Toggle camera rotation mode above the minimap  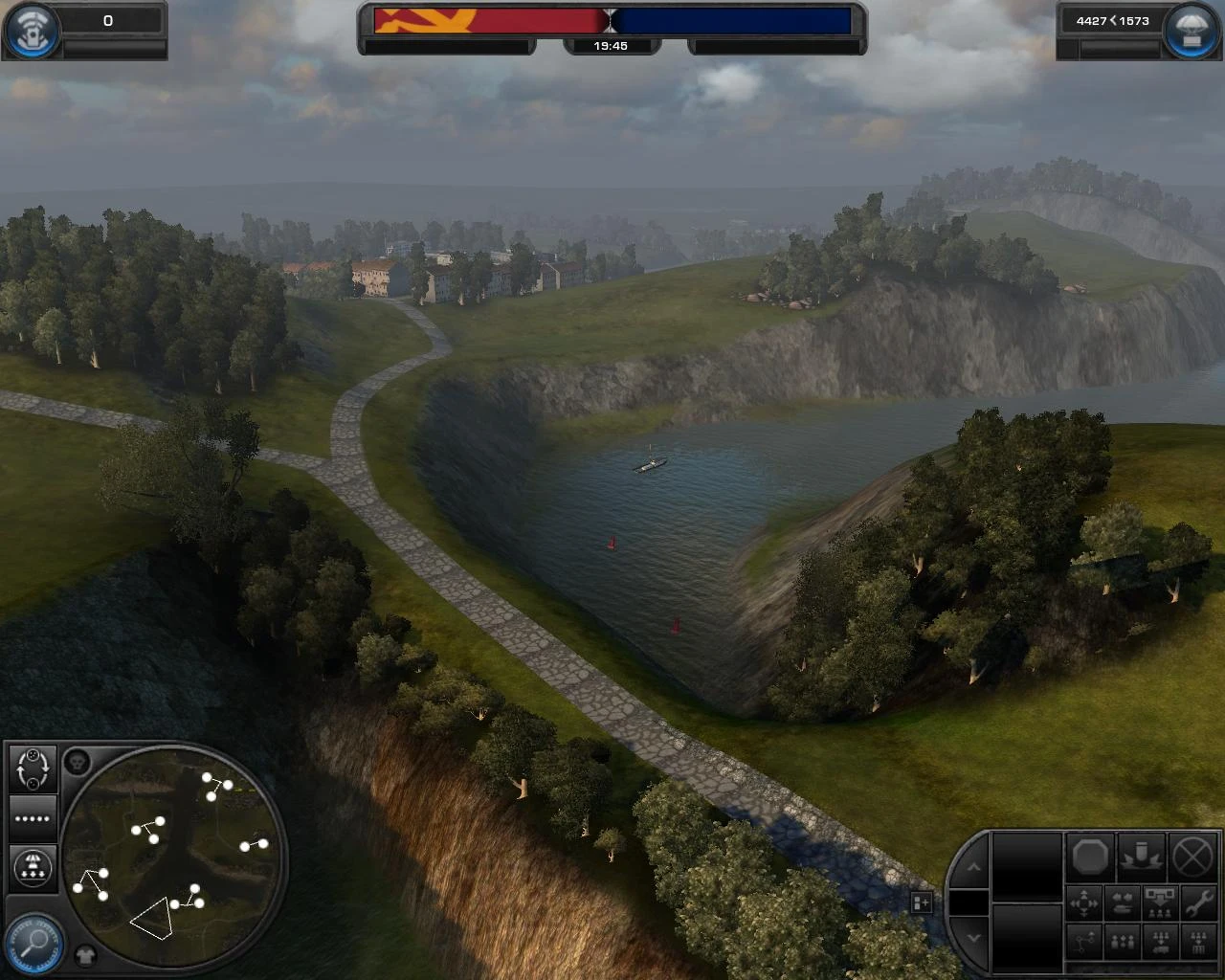[33, 770]
